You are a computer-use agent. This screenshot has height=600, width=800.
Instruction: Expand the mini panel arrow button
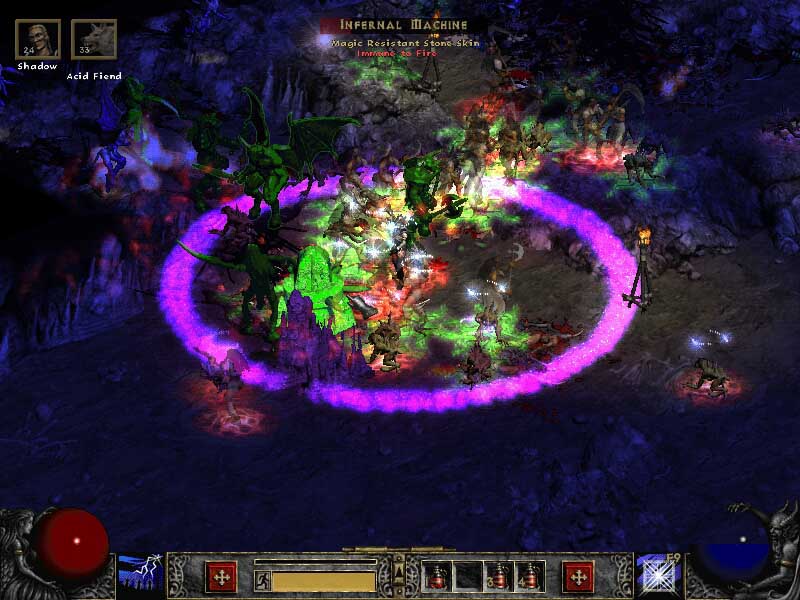399,571
